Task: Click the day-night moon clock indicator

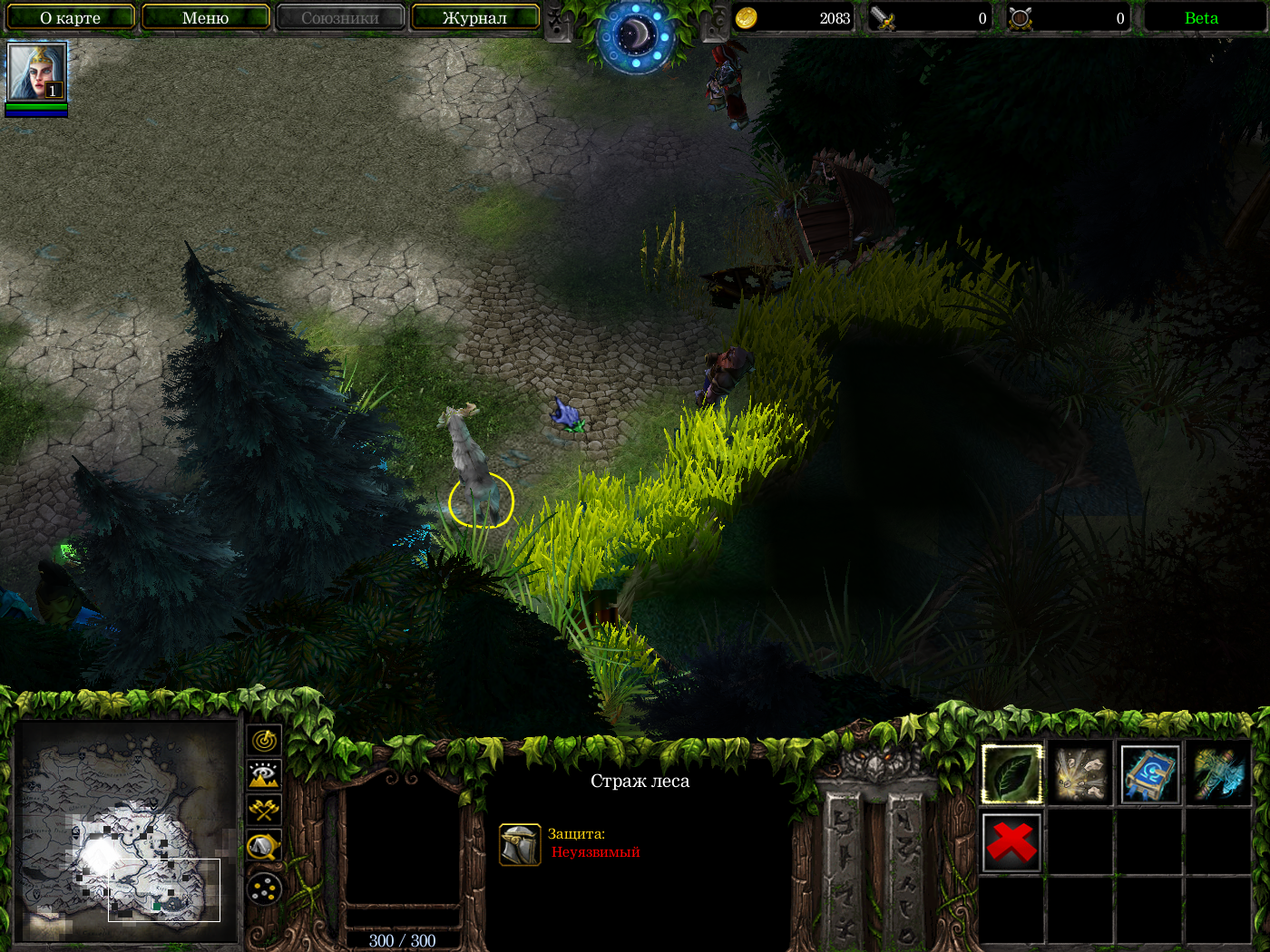Action: coord(636,34)
